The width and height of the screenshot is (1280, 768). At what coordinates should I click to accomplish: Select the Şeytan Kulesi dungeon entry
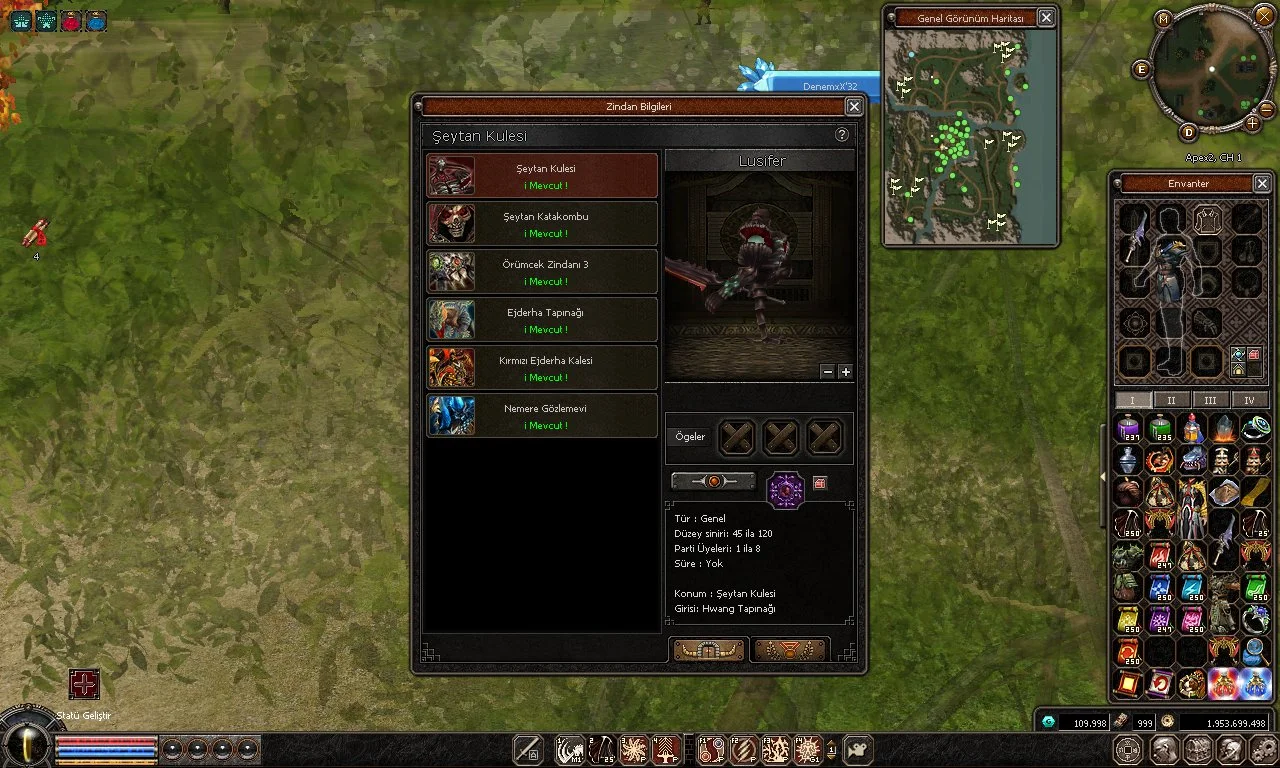tap(542, 176)
